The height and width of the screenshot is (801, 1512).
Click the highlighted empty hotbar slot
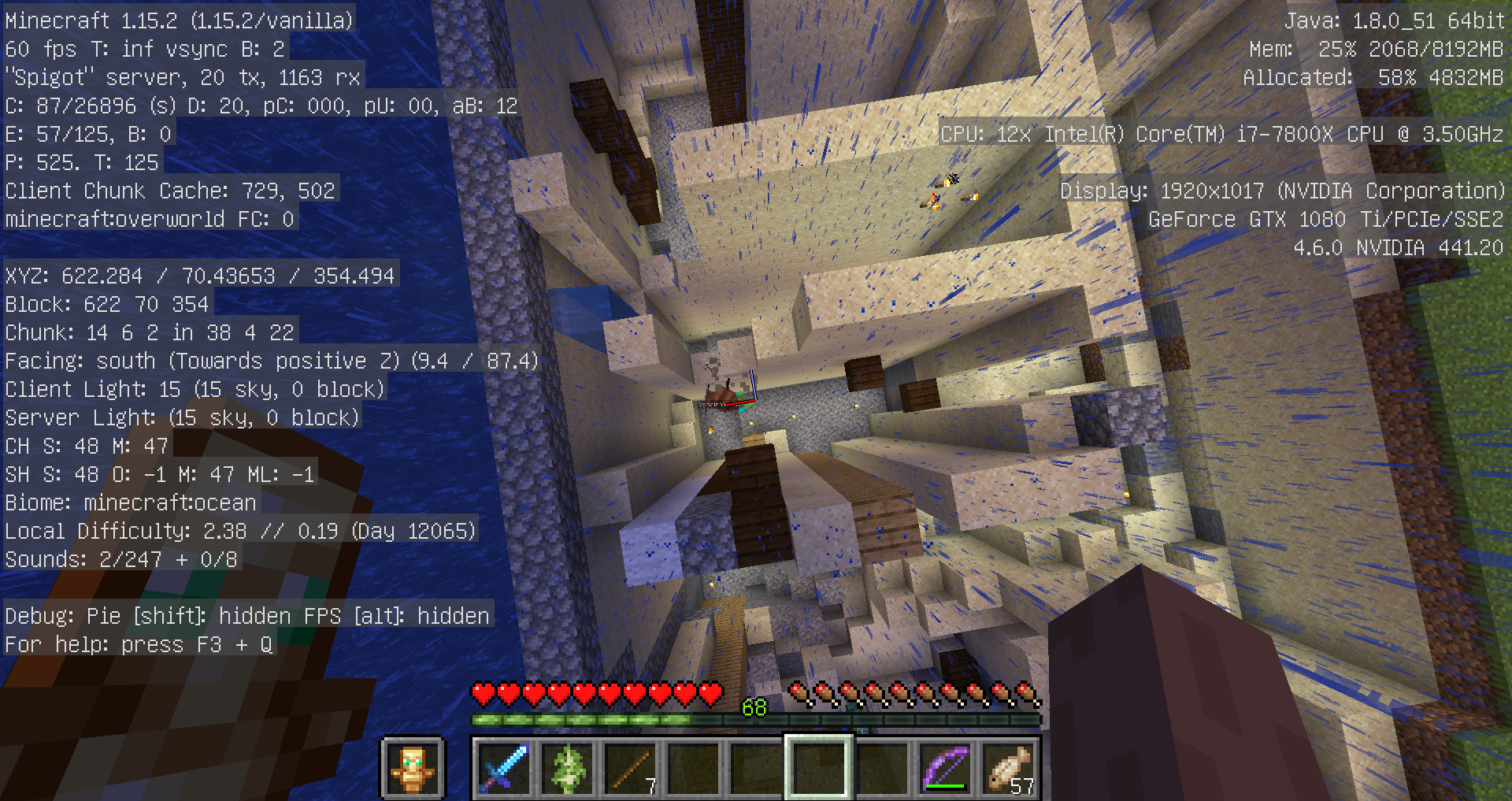(819, 768)
